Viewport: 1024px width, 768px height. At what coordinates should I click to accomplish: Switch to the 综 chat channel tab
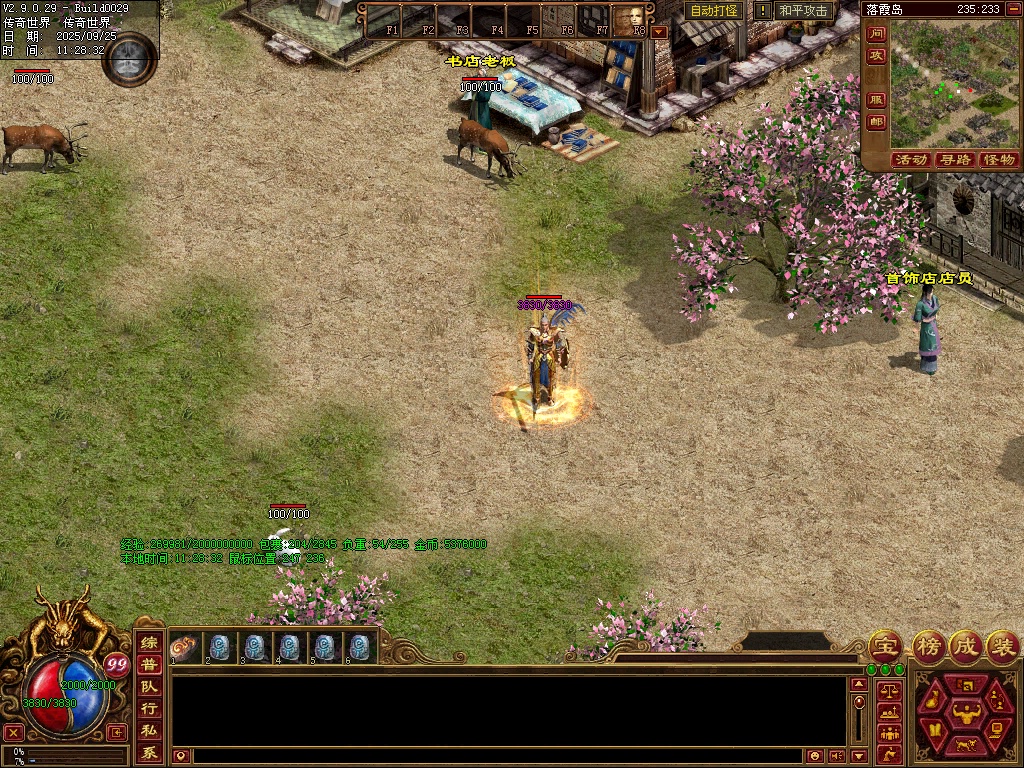click(148, 644)
